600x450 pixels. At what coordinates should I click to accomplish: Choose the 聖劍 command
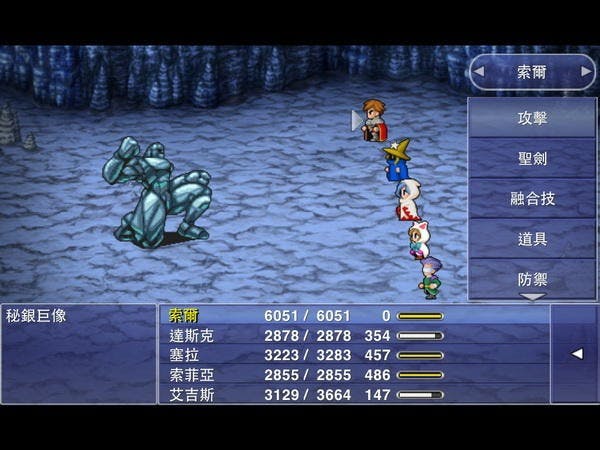(531, 158)
